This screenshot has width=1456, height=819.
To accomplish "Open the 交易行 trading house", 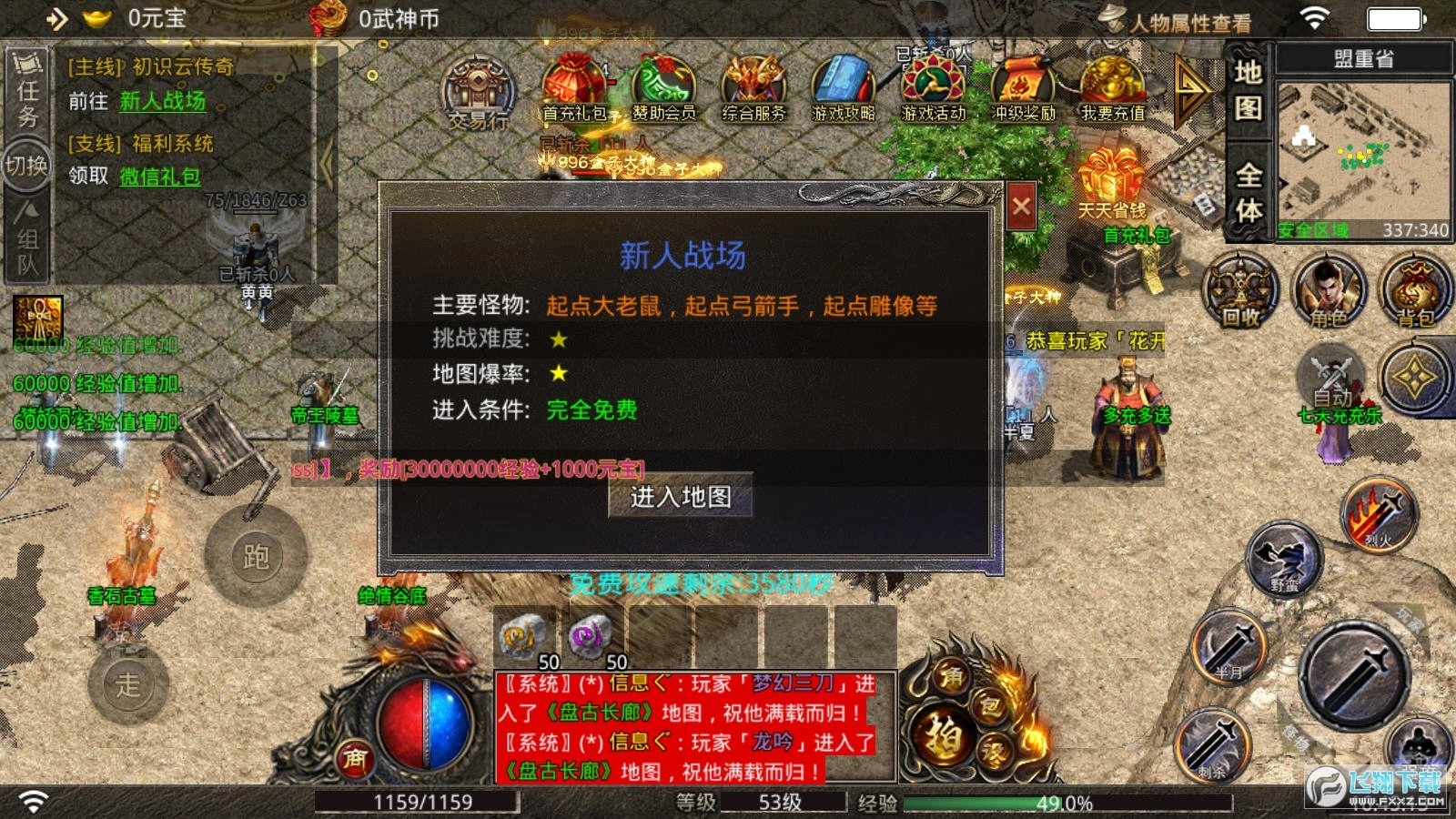I will [476, 96].
